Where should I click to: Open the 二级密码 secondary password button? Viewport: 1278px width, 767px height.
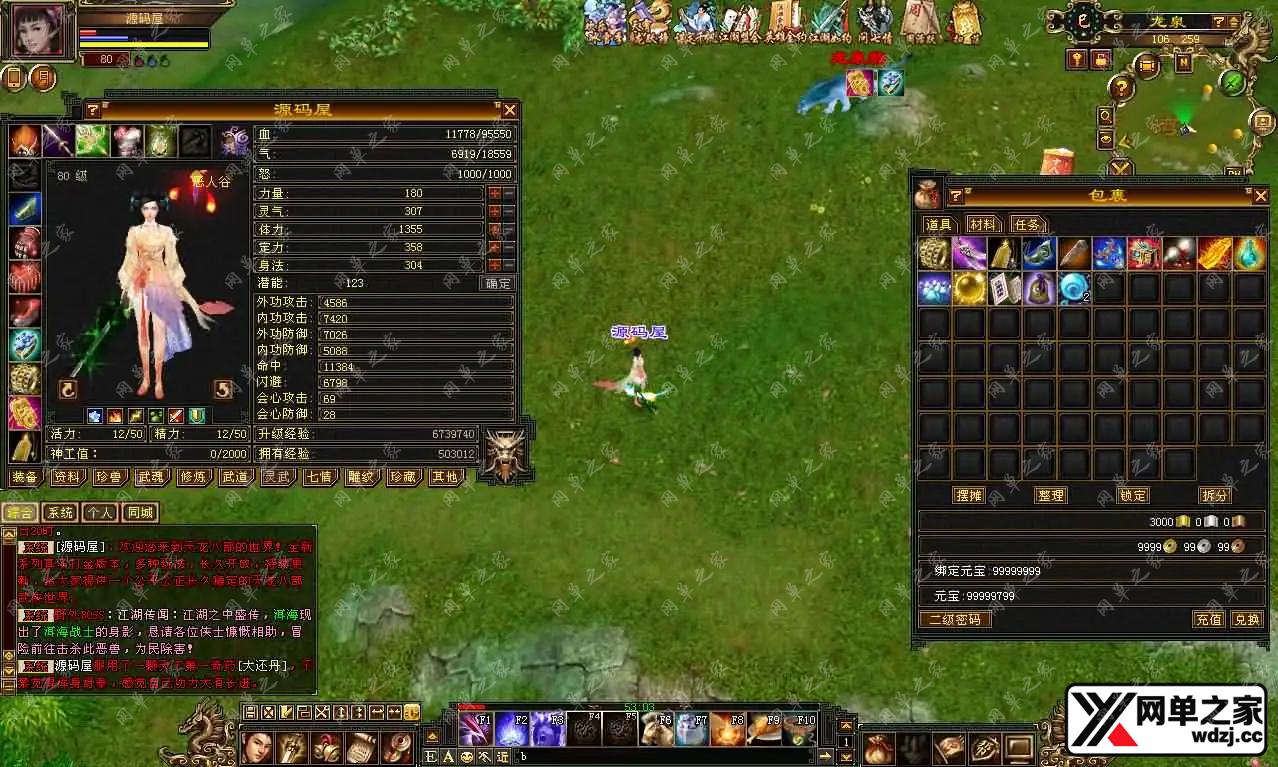tap(955, 619)
